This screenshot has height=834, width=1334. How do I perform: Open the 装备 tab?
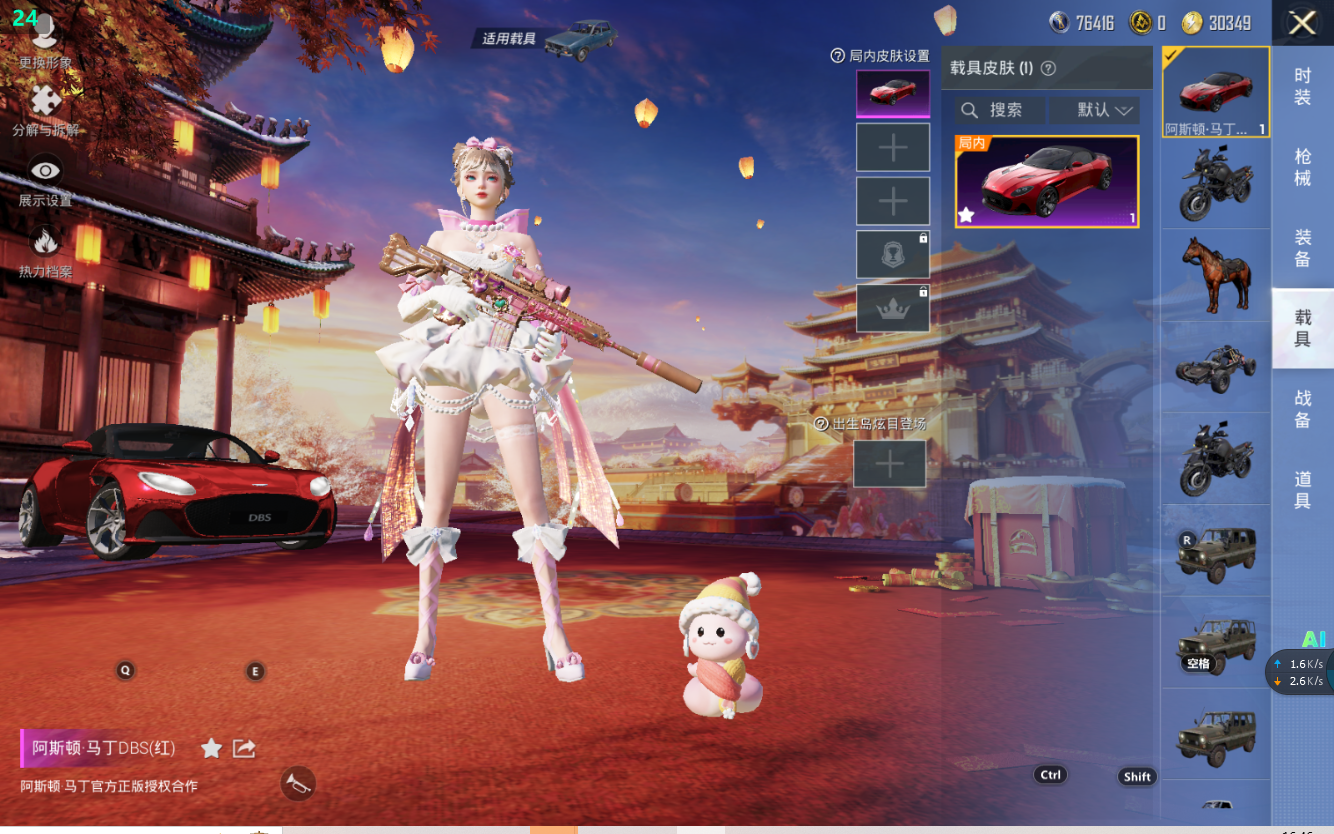click(1302, 248)
